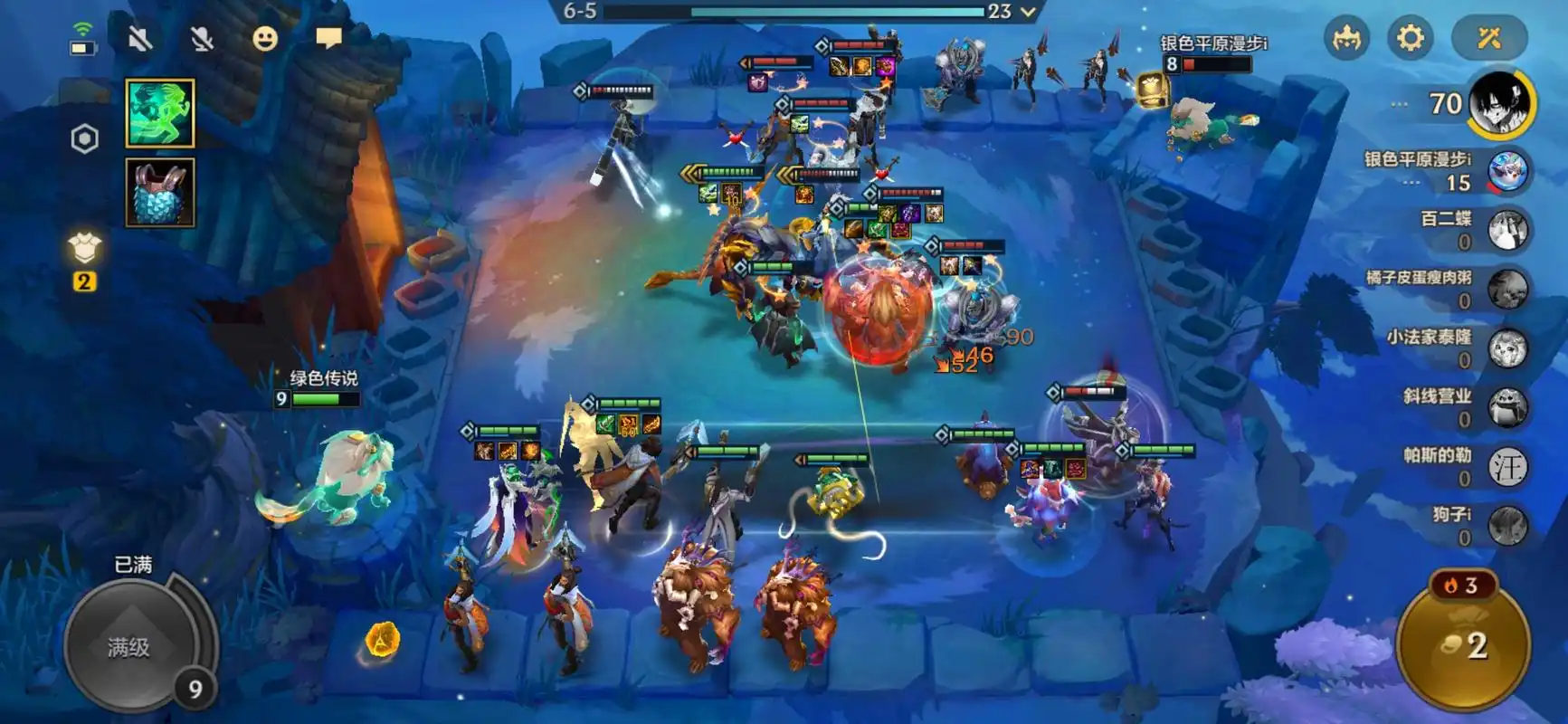Select player 橘子皮蛋瘦肉粥 in the scoreboard
This screenshot has height=724, width=1568.
click(x=1507, y=290)
